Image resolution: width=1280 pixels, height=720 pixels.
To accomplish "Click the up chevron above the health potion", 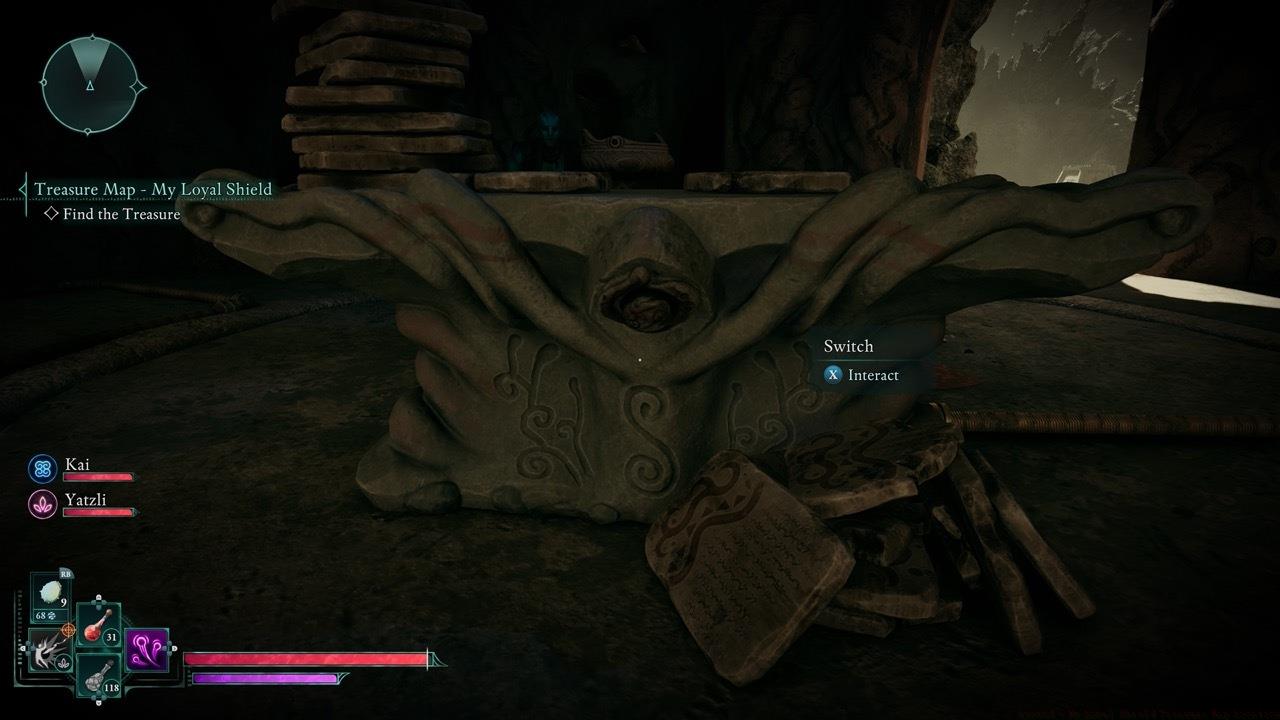I will click(x=98, y=597).
